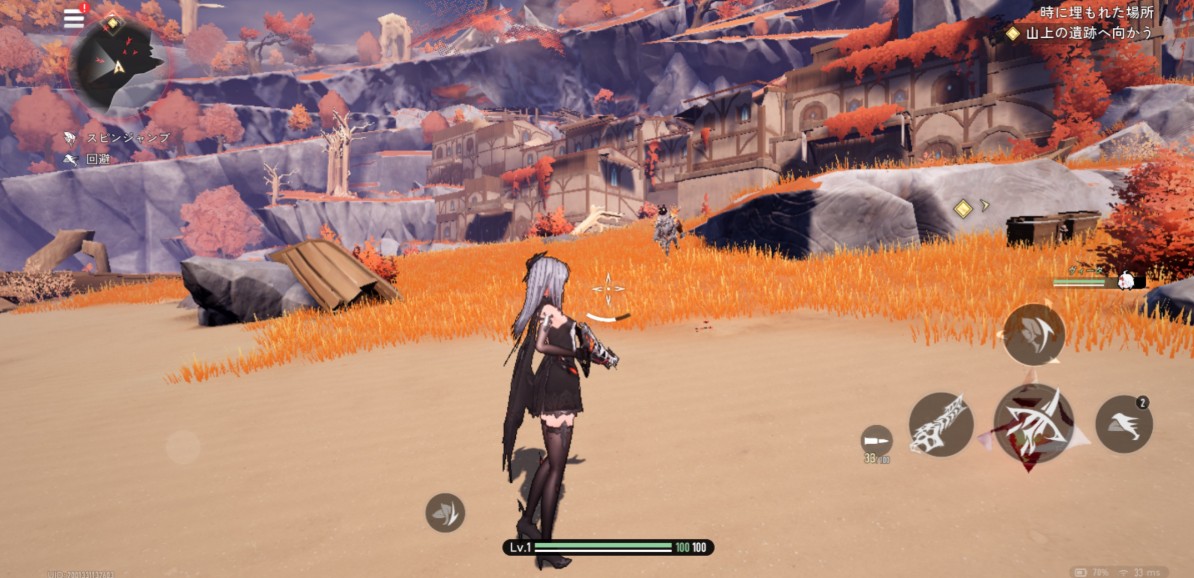Screen dimensions: 1194x578
Task: Switch to the gun weapon button
Action: [x=941, y=424]
